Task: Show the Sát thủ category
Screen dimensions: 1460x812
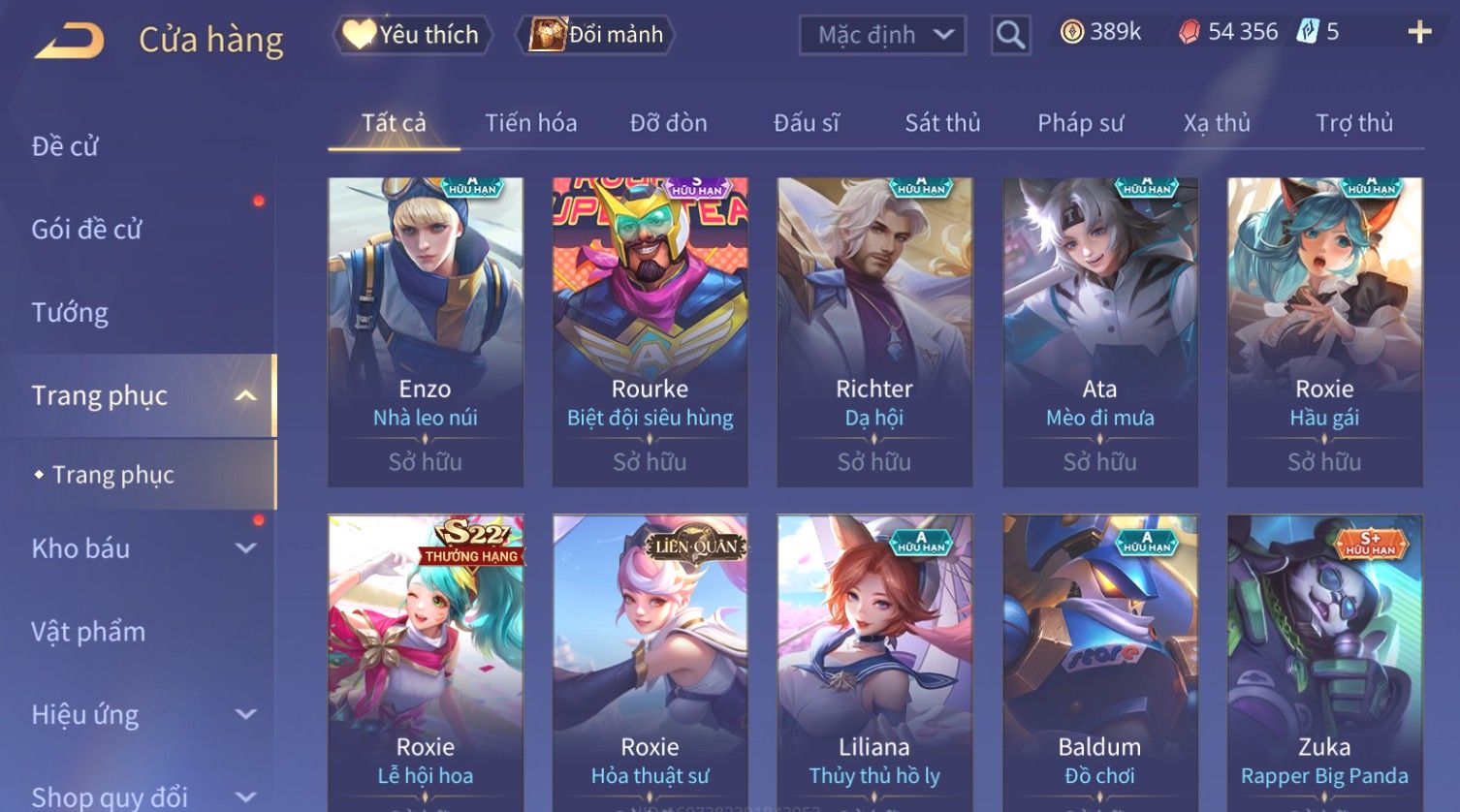Action: (x=942, y=123)
